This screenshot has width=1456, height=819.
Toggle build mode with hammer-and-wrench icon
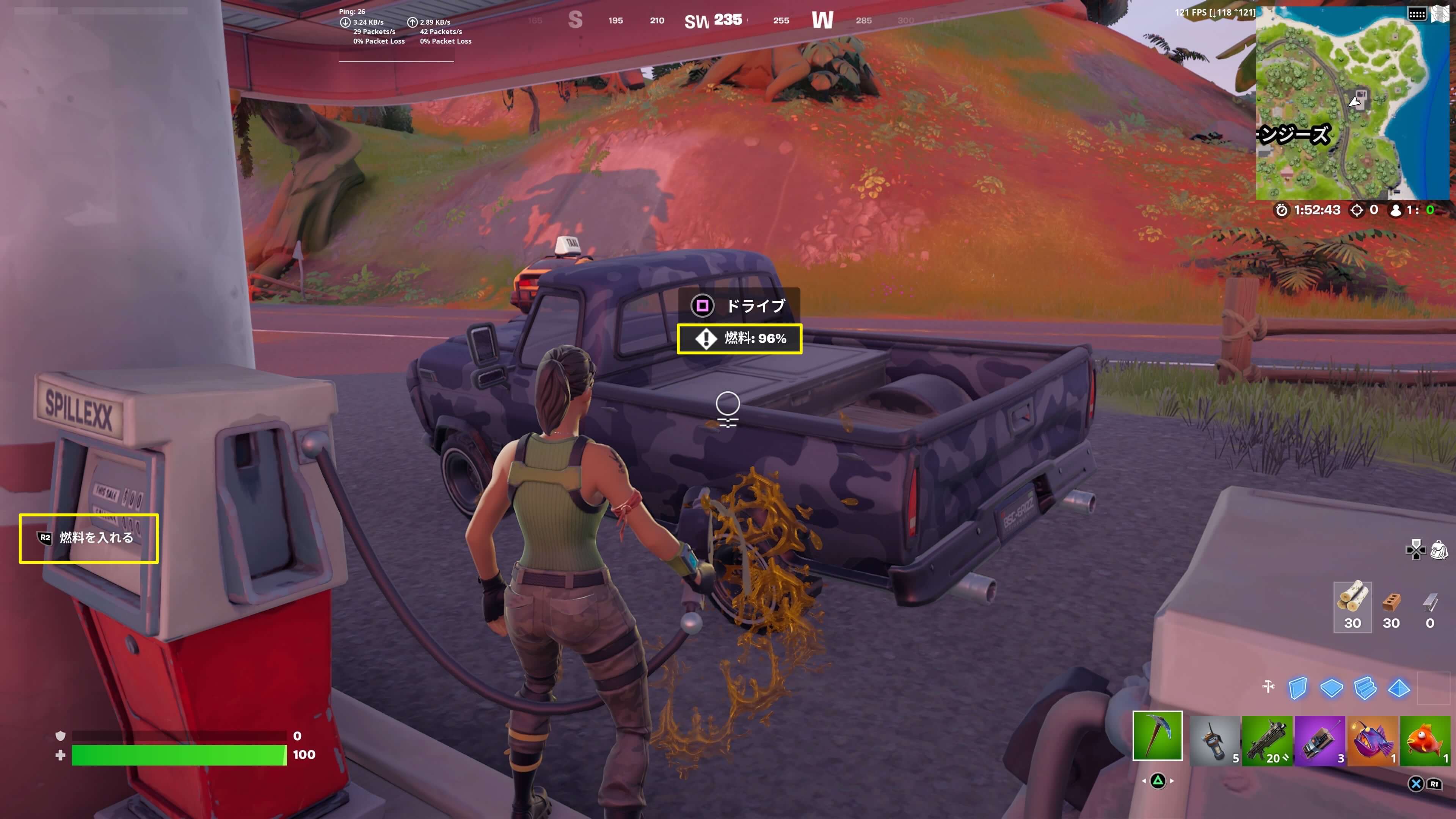click(x=1268, y=687)
